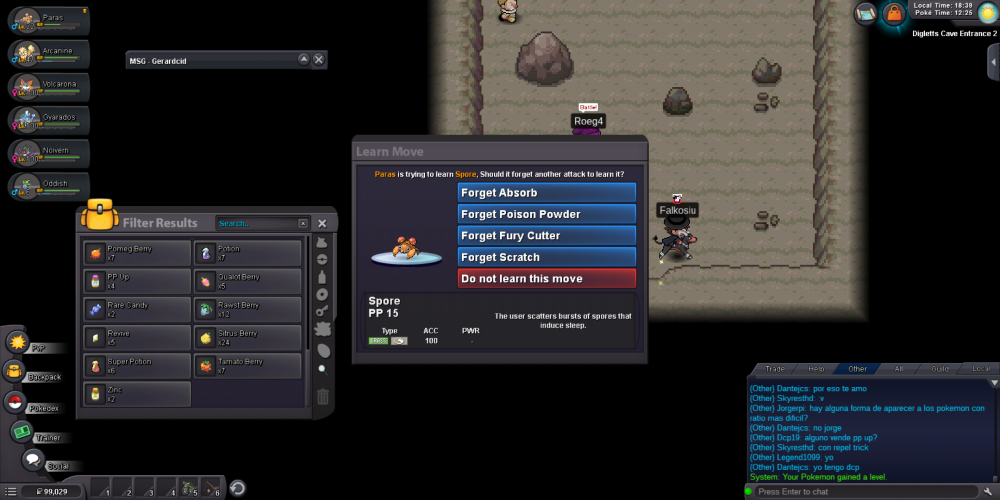Close the Gerardcid message window
1000x500 pixels.
(319, 60)
